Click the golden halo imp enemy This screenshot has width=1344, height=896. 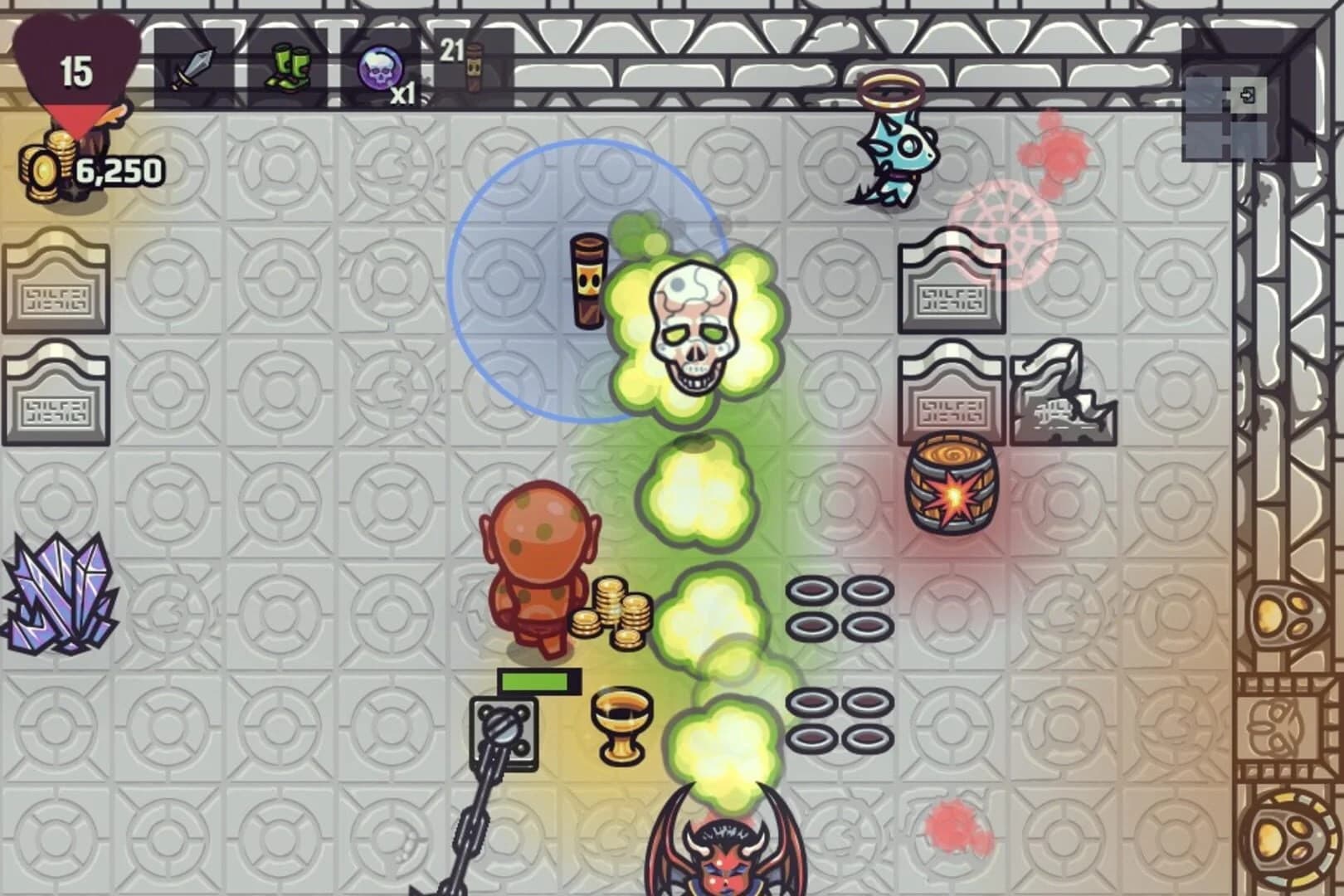[896, 145]
